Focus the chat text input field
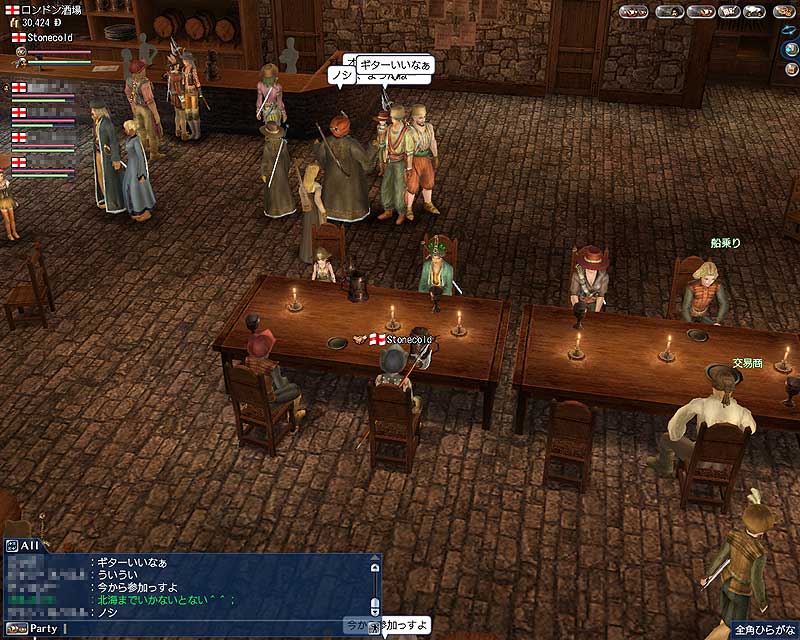This screenshot has height=640, width=800. [200, 629]
